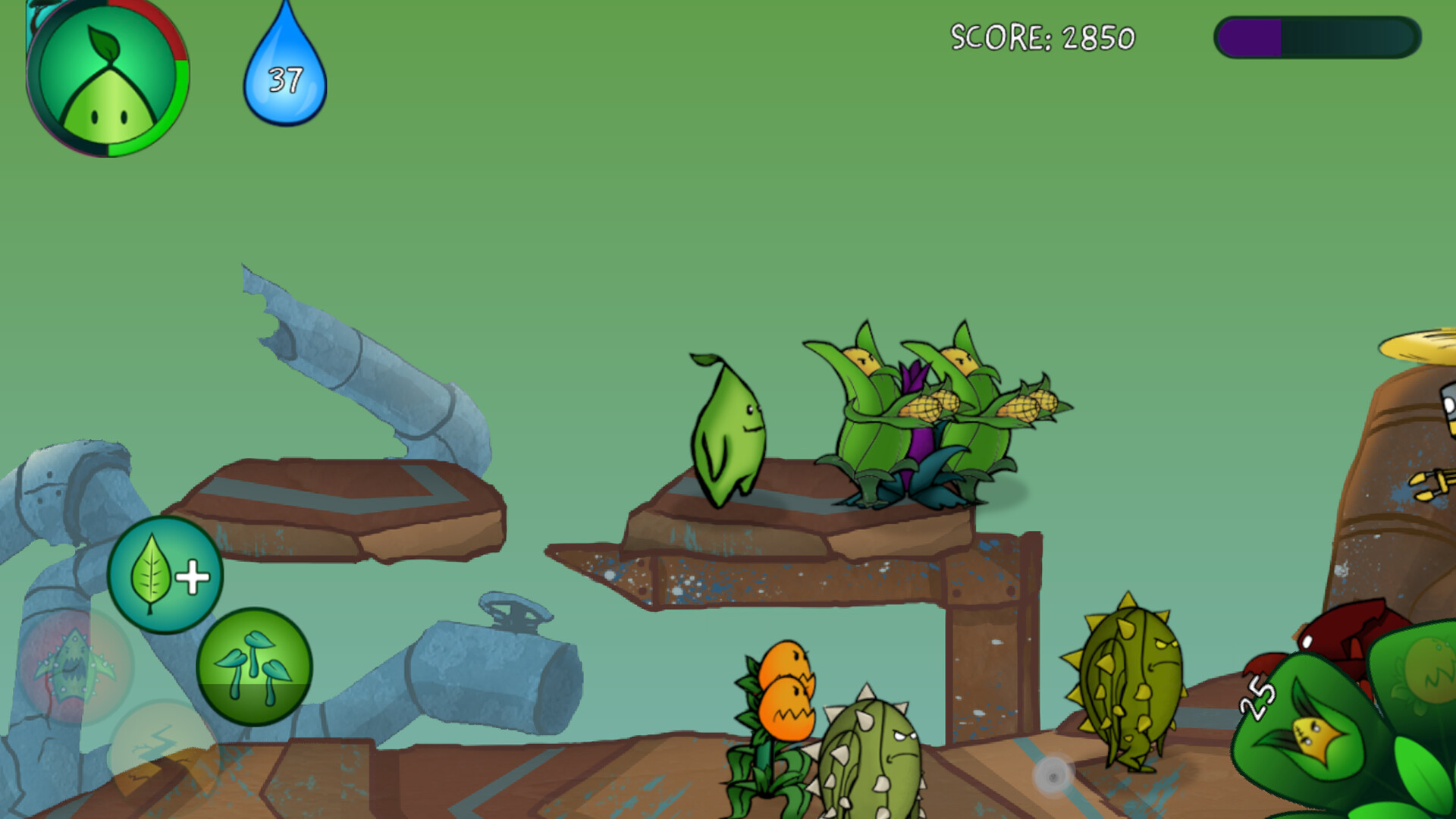Viewport: 1456px width, 819px height.
Task: Tap the faded joystick circle near the bottom
Action: pyautogui.click(x=1053, y=775)
